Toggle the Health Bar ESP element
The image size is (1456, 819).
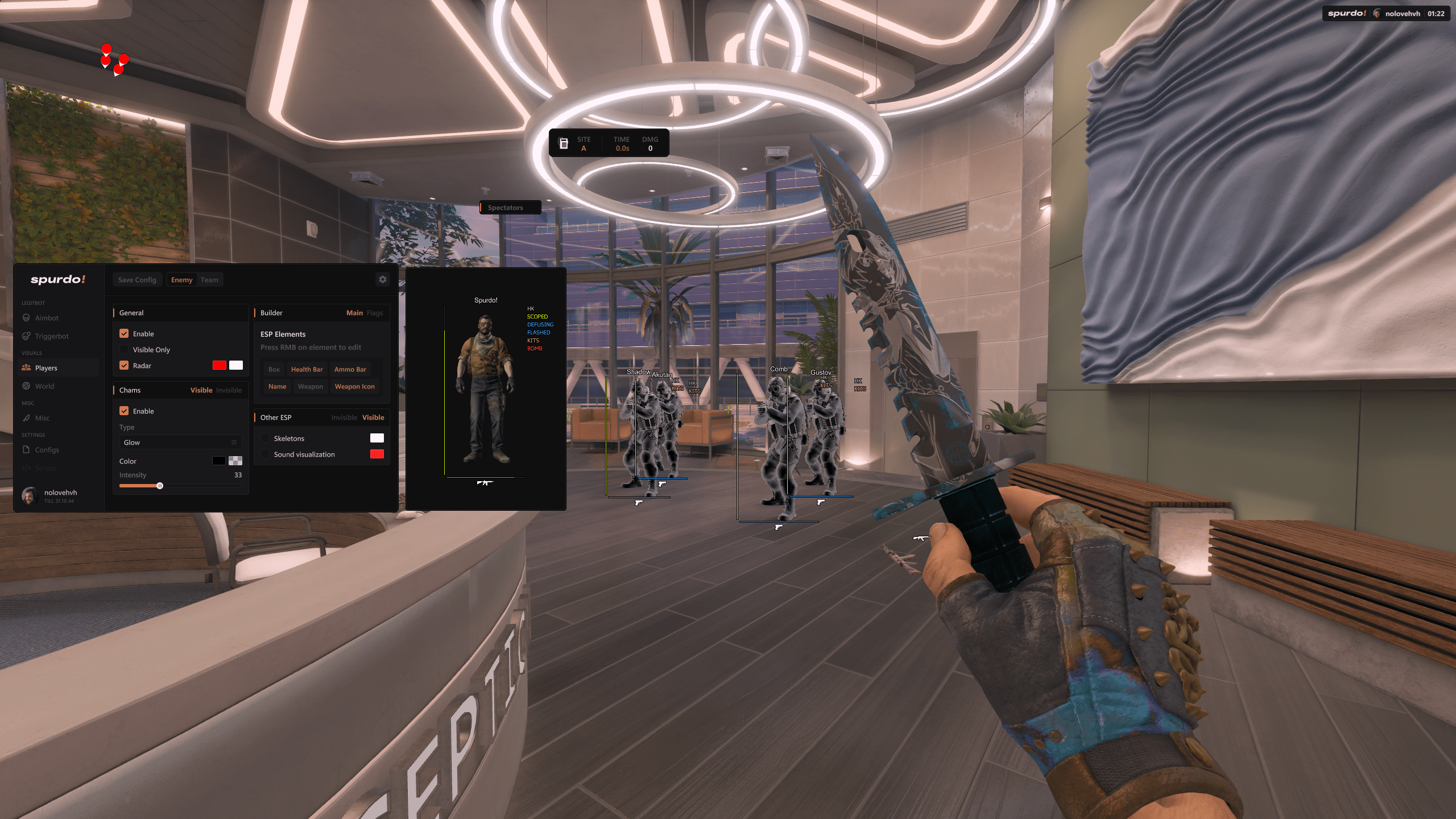(x=307, y=370)
